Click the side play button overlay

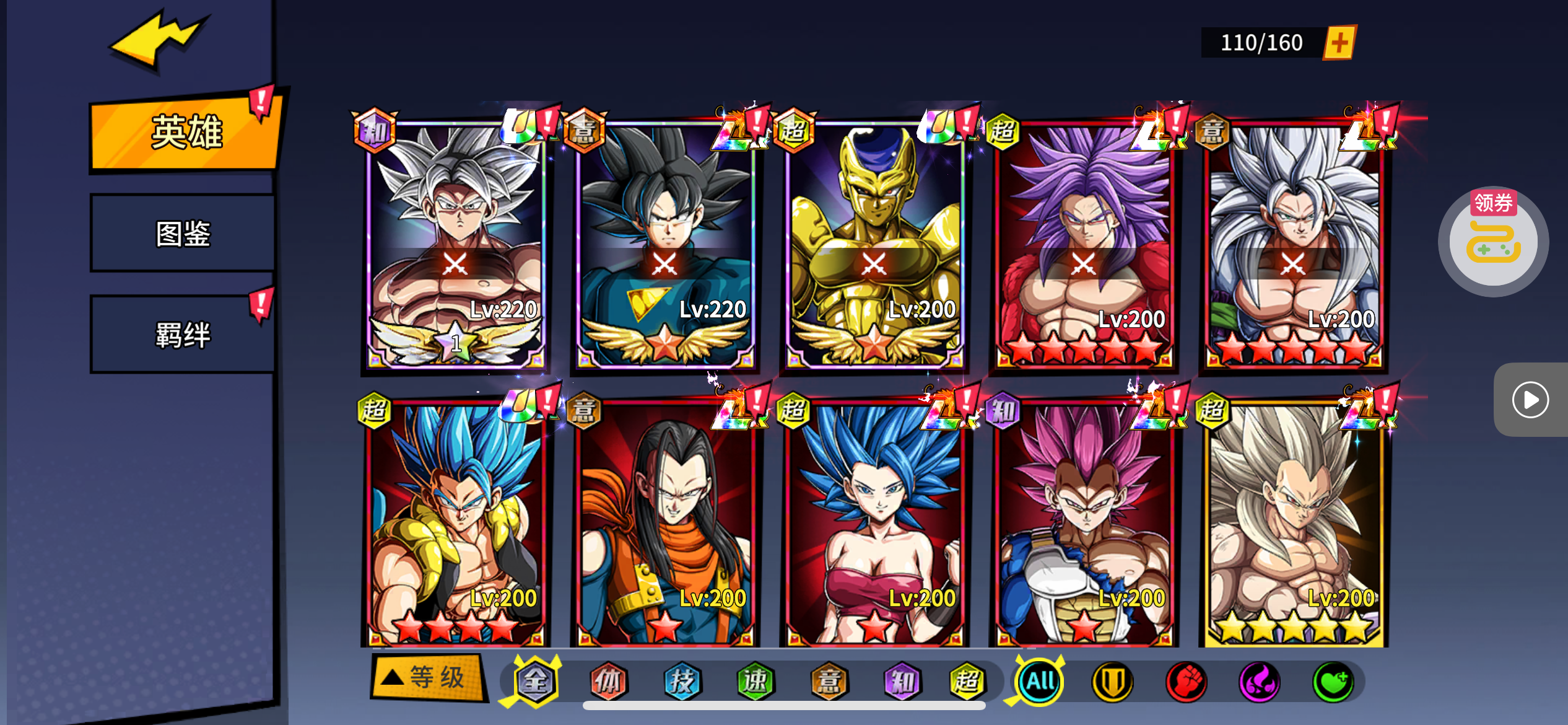tap(1530, 400)
